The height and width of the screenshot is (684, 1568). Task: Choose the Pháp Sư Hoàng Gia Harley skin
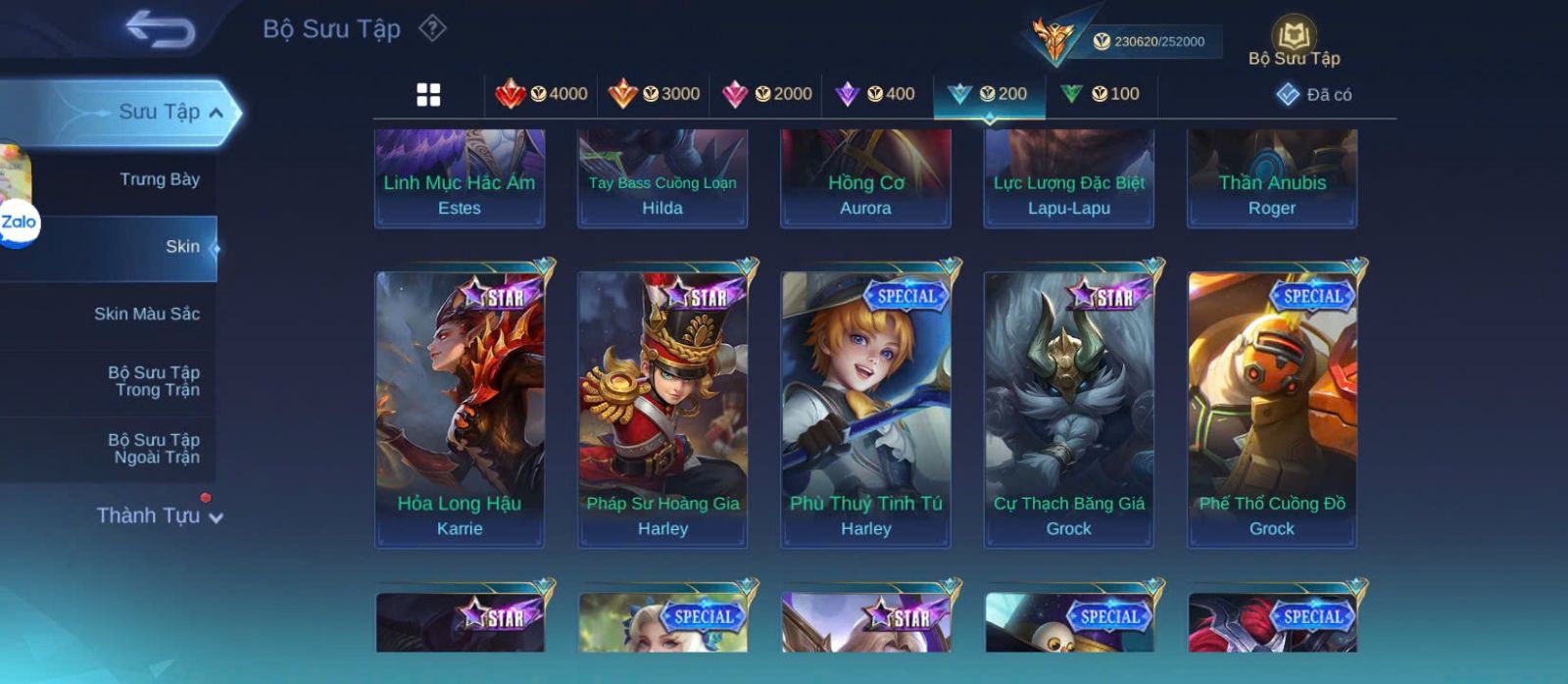coord(662,409)
